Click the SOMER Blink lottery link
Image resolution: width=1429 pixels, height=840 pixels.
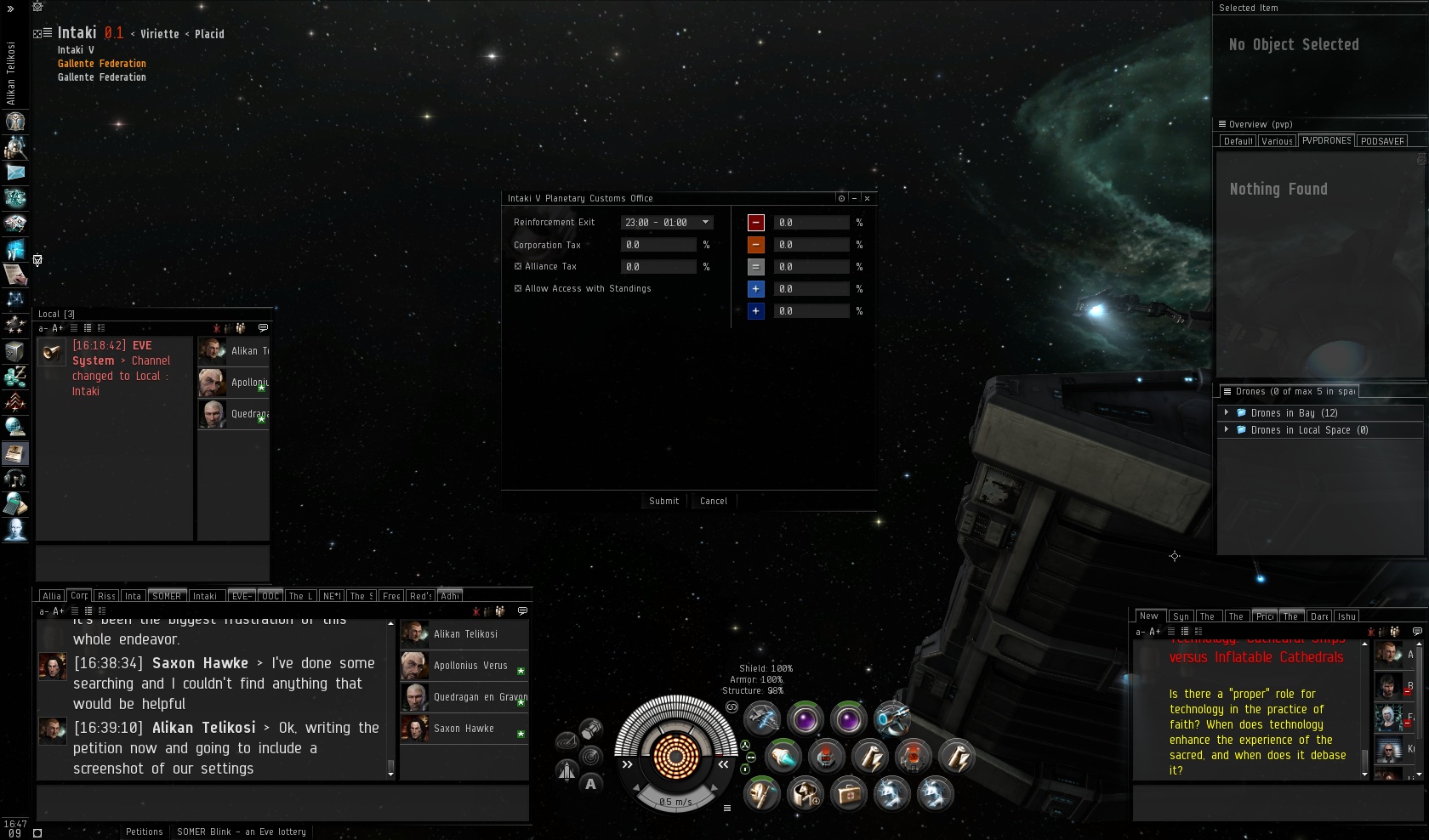coord(242,831)
